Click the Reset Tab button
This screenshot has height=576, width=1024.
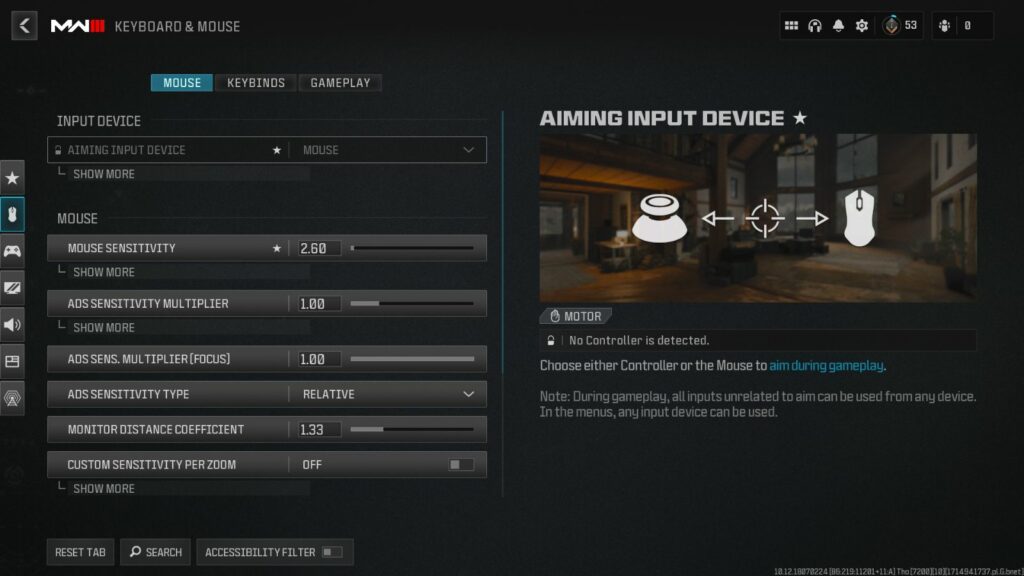tap(80, 552)
